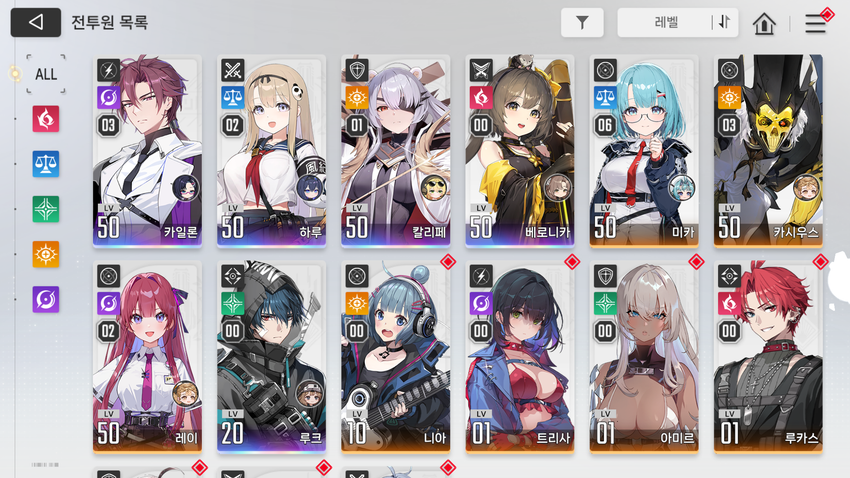Filter by green four-point star element
This screenshot has height=478, width=850.
[x=46, y=209]
